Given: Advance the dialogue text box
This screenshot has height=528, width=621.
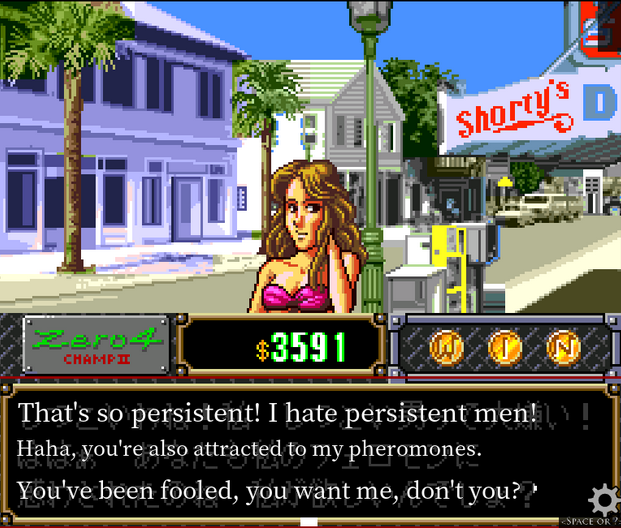Looking at the screenshot, I should (x=300, y=452).
